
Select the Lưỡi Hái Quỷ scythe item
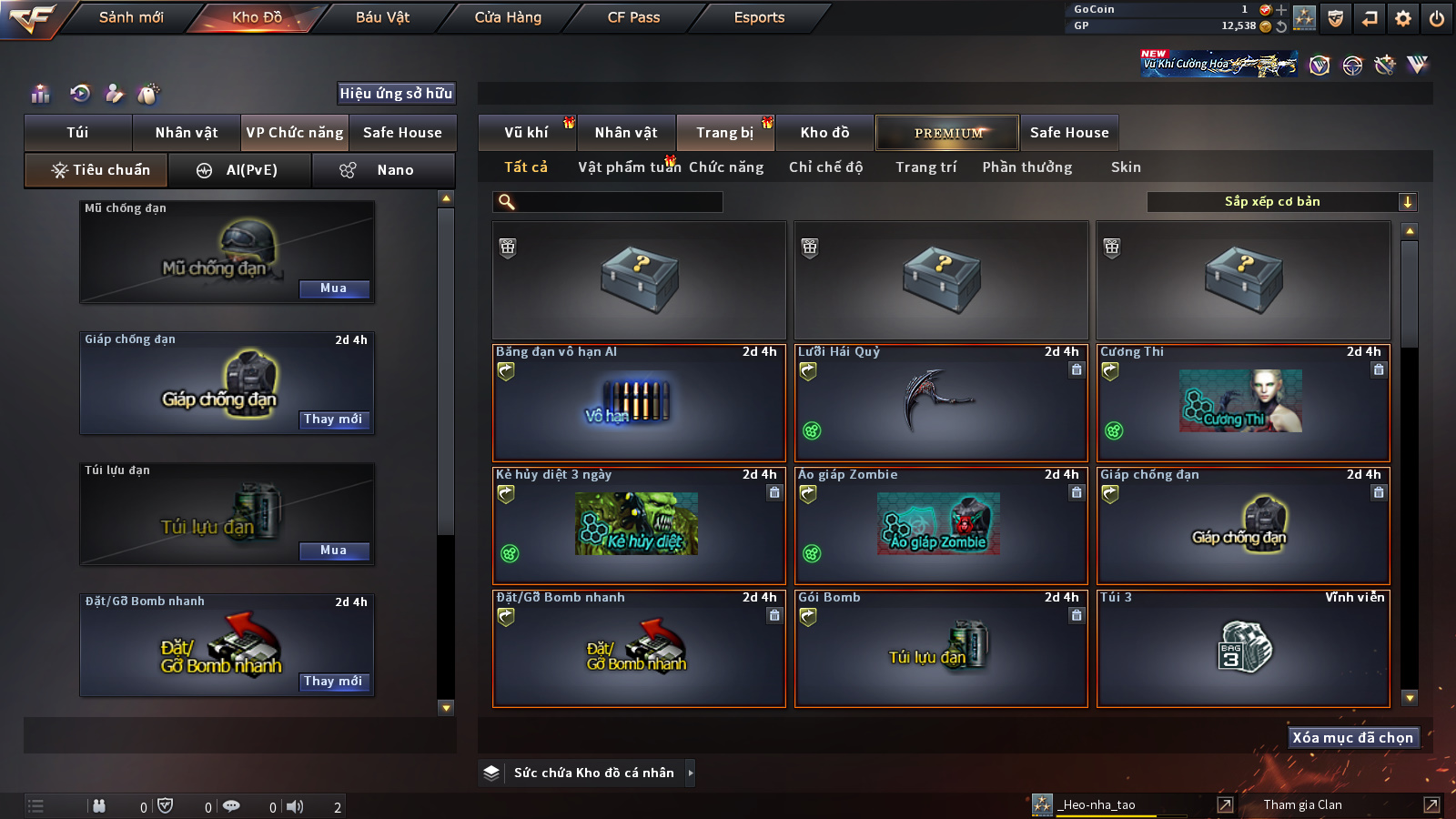(941, 403)
